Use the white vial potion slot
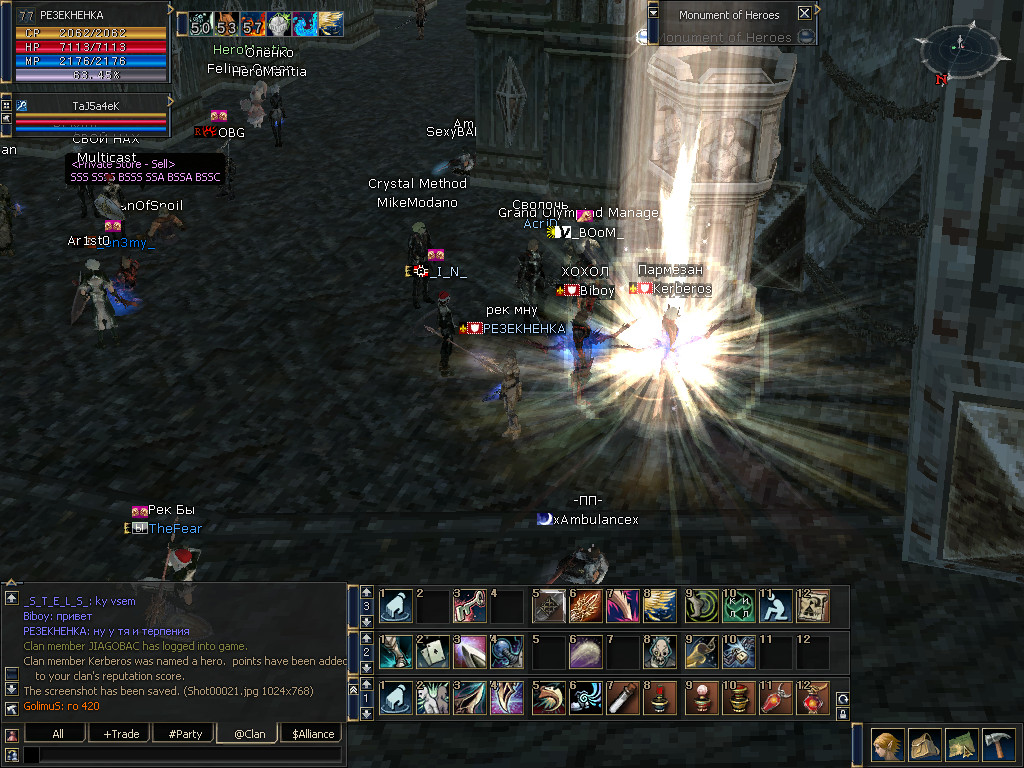1024x768 pixels. [x=623, y=698]
